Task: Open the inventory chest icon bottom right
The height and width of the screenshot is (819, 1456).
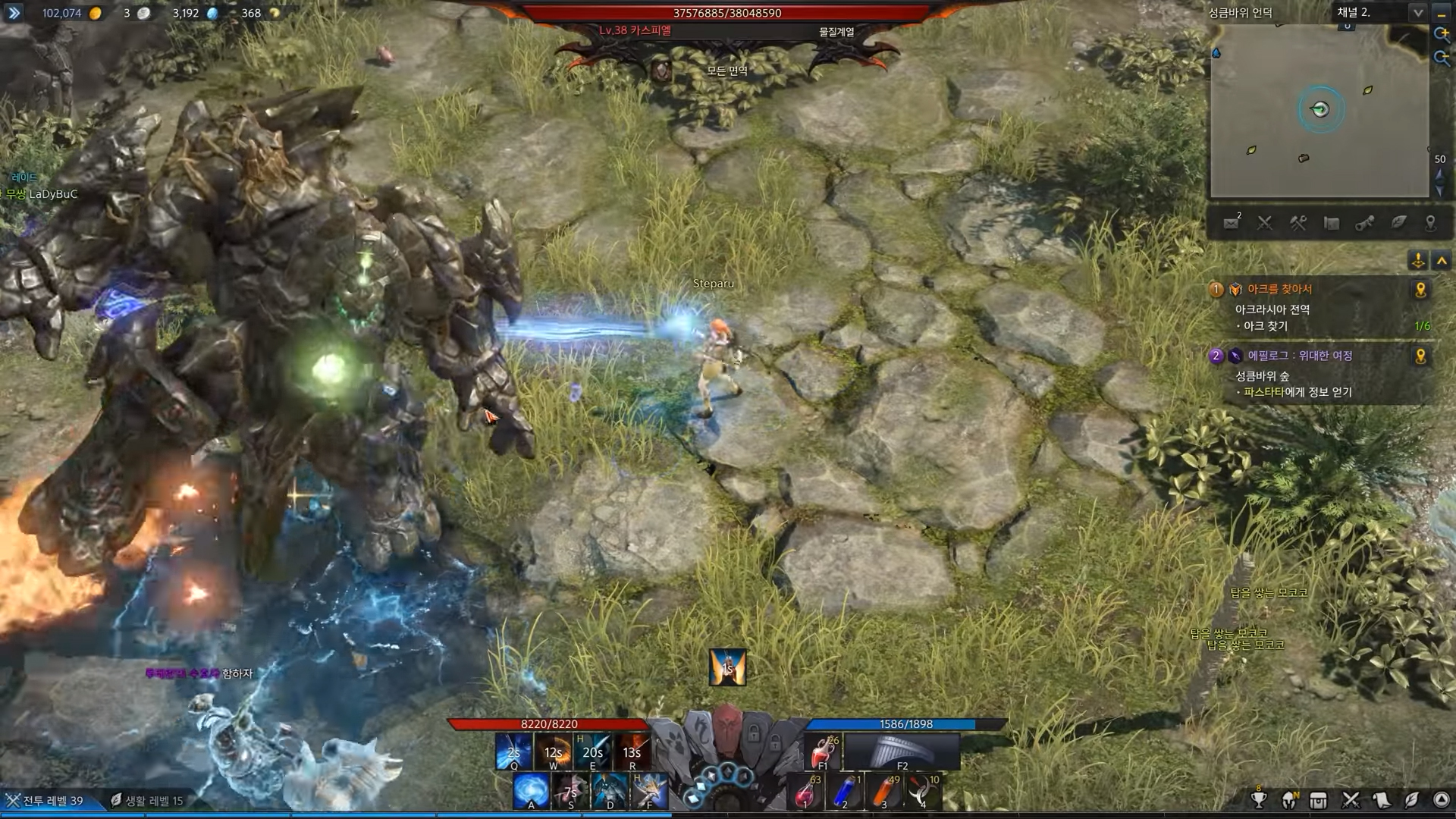Action: click(1318, 800)
